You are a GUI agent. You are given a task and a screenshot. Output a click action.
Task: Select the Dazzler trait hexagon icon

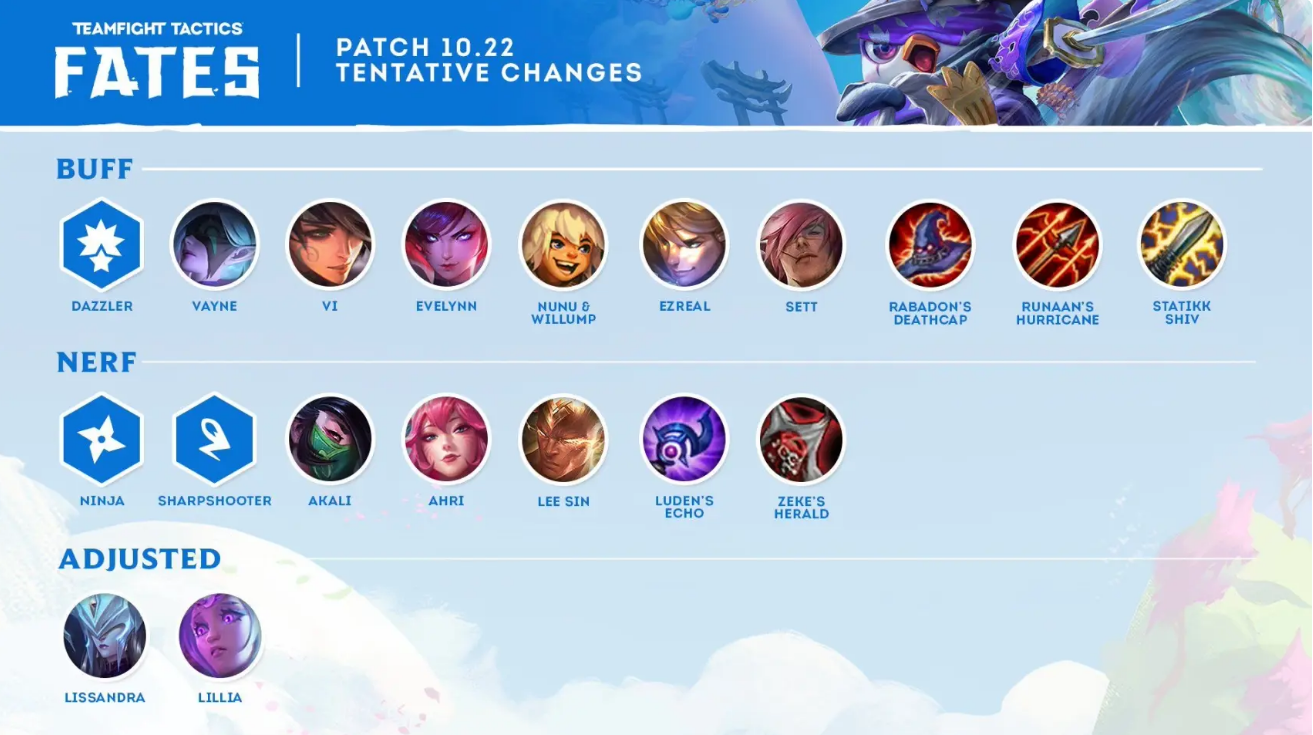[102, 245]
